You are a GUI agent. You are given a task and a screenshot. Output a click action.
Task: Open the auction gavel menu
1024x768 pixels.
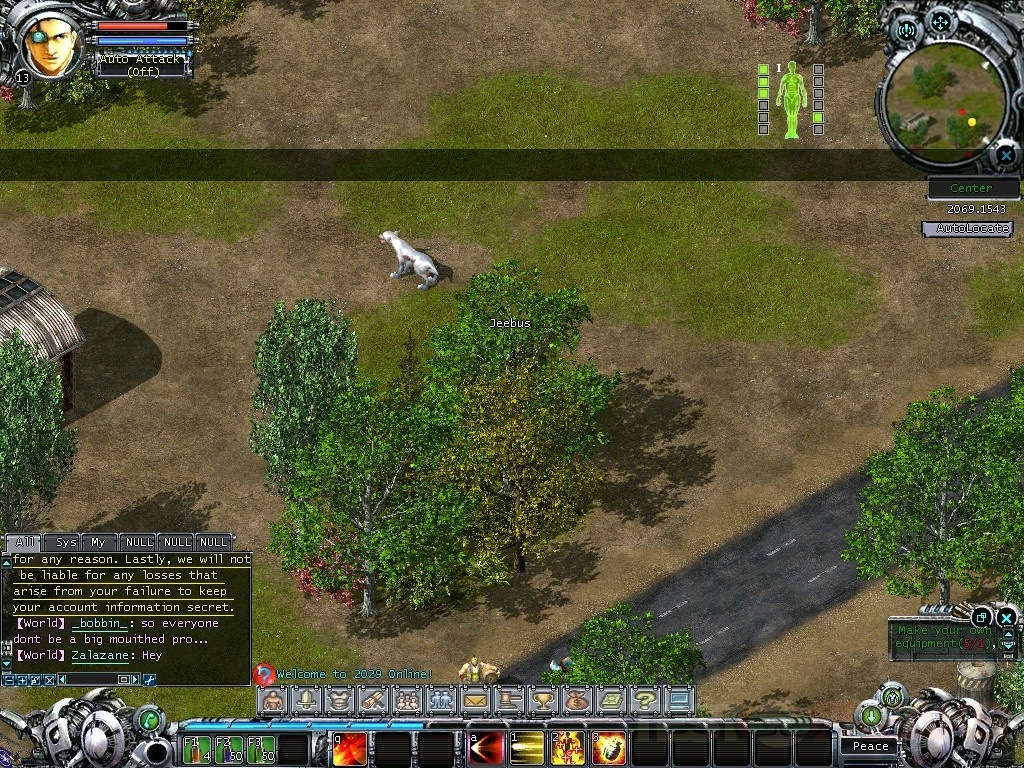pyautogui.click(x=509, y=700)
